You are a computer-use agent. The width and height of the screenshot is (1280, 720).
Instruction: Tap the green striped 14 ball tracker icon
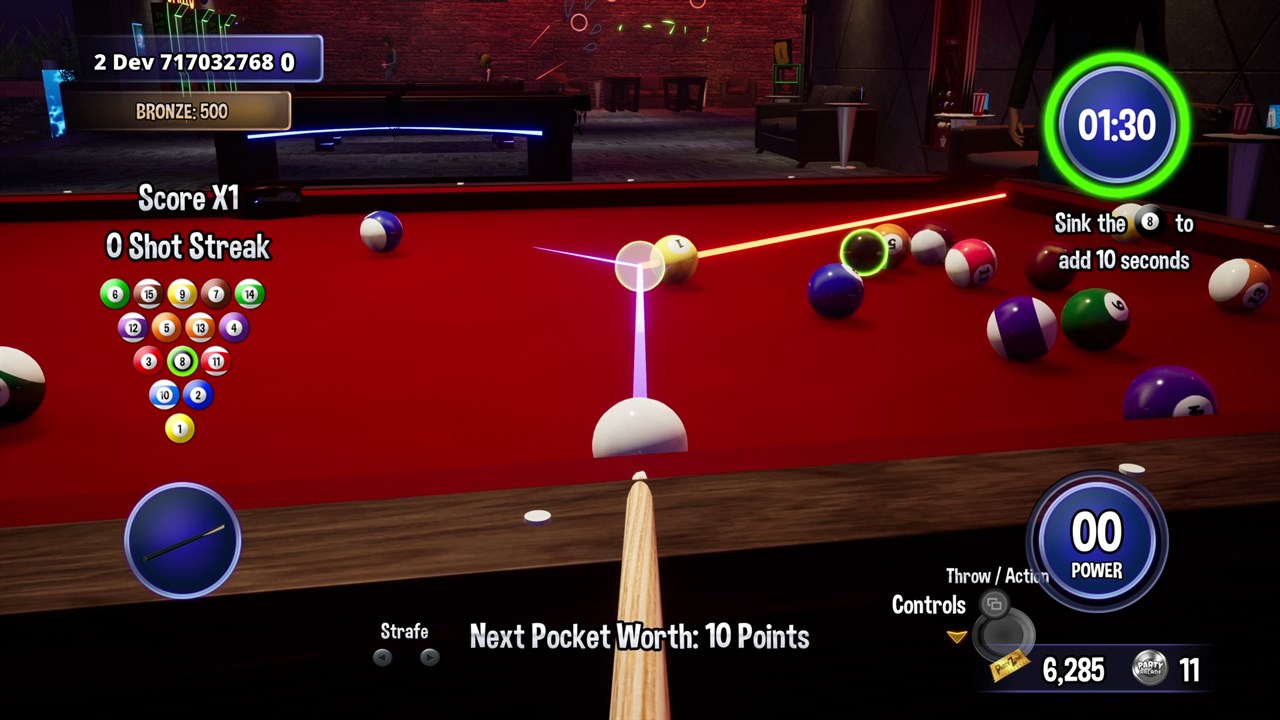[249, 294]
